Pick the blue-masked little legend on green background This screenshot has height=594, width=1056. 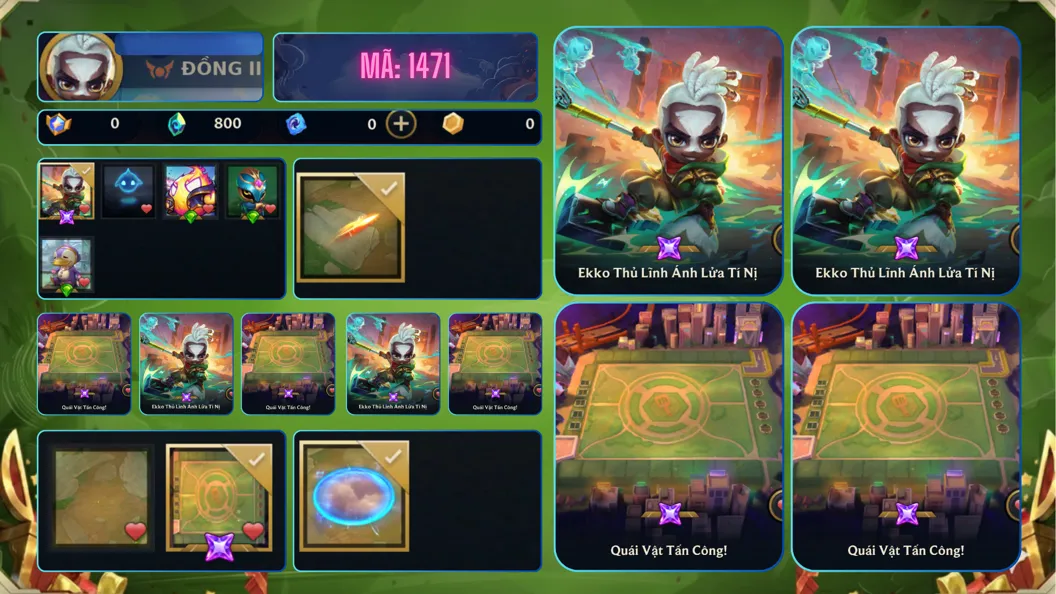(x=252, y=192)
